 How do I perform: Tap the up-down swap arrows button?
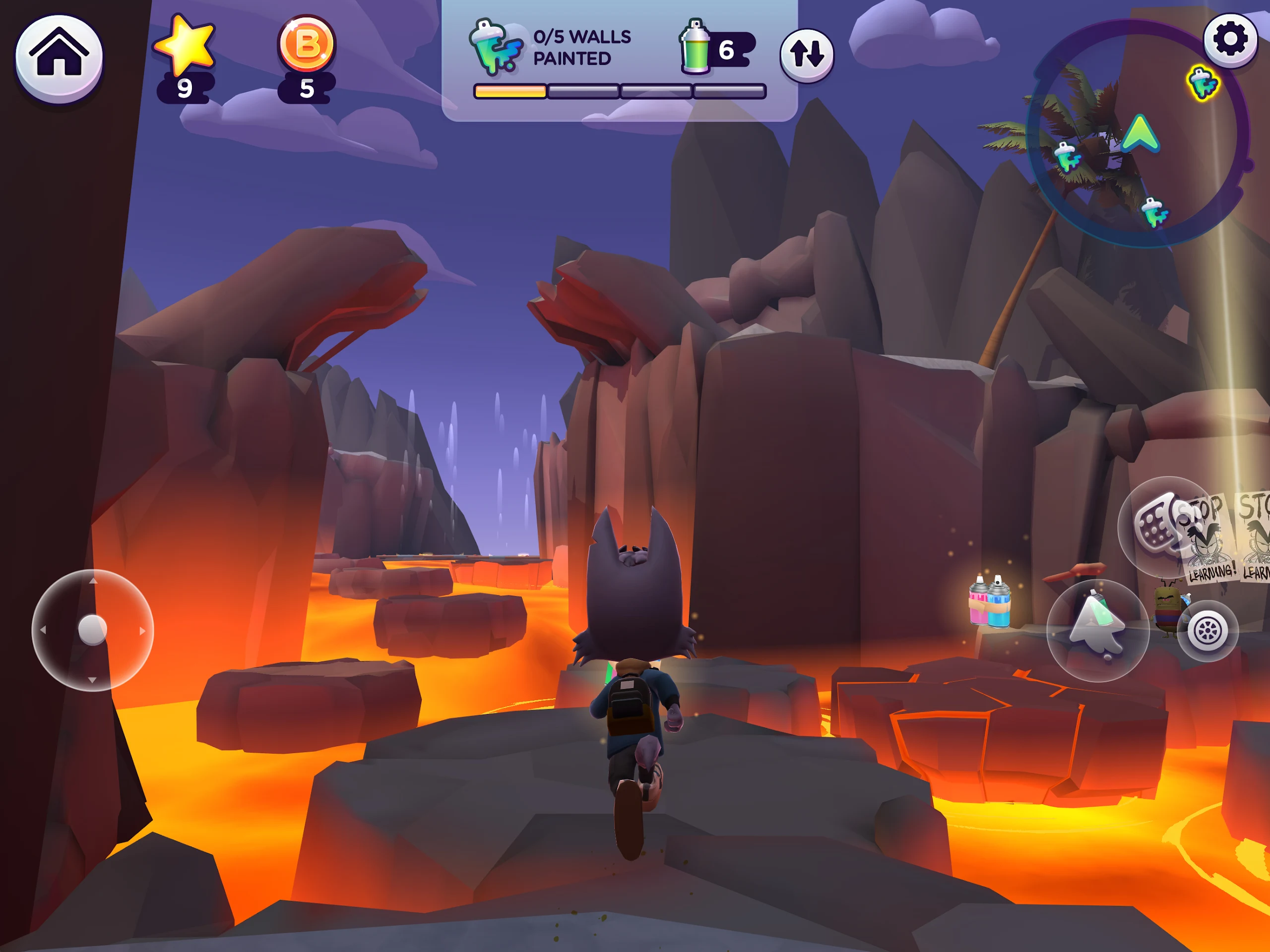coord(806,55)
